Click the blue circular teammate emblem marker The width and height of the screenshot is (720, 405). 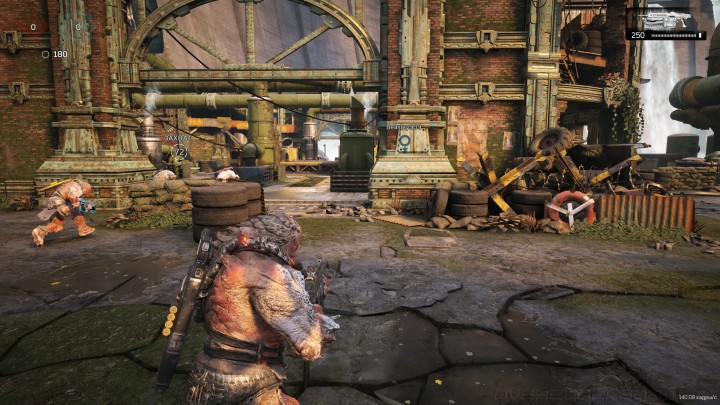coord(404,142)
